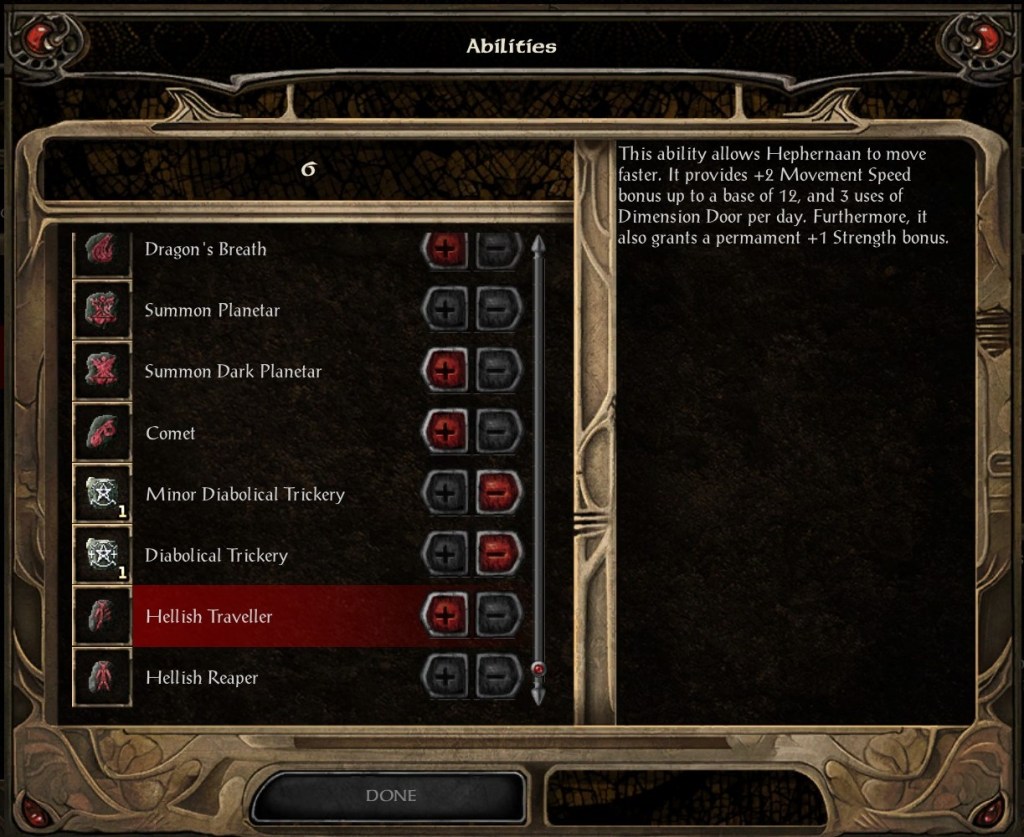Remove the point from Minor Diabolical Trickery
1024x837 pixels.
click(x=498, y=494)
